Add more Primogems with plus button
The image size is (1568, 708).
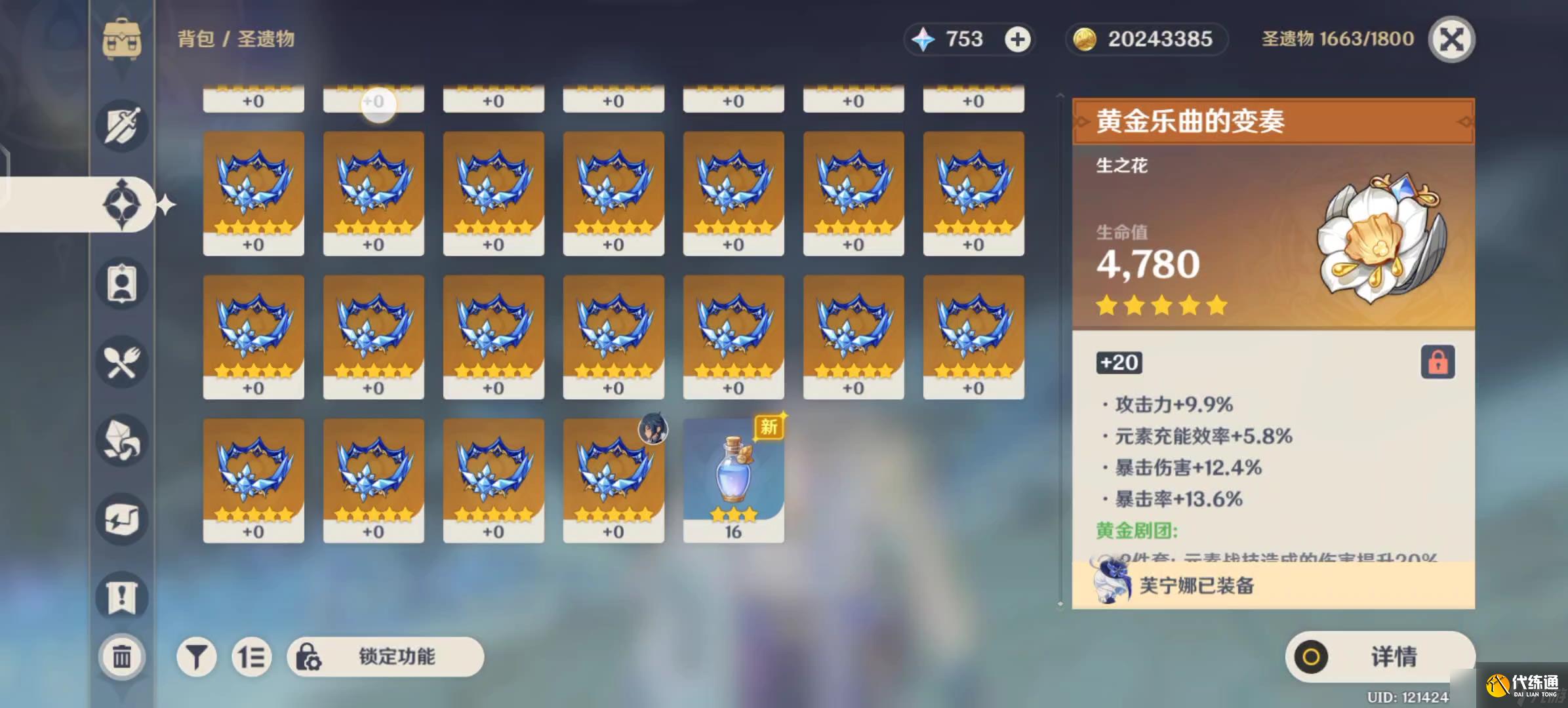tap(1017, 40)
